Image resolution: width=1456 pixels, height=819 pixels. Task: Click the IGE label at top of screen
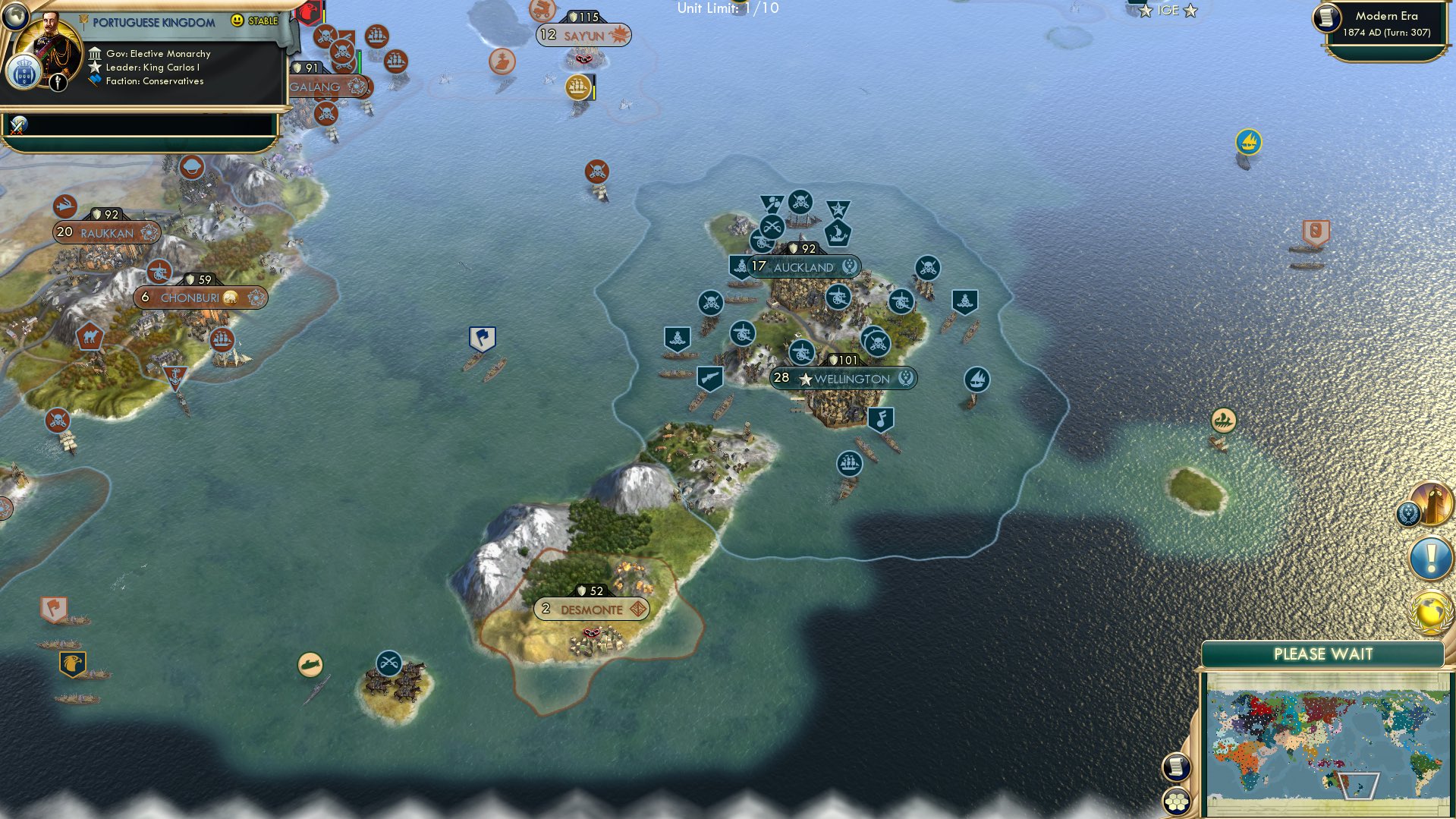click(1166, 10)
